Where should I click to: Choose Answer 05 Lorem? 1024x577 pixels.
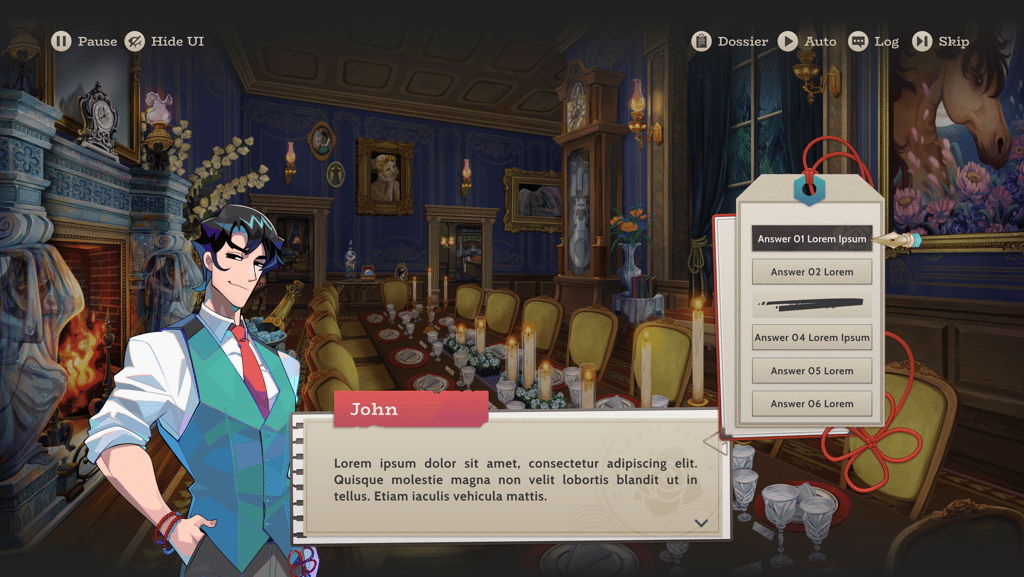coord(811,371)
